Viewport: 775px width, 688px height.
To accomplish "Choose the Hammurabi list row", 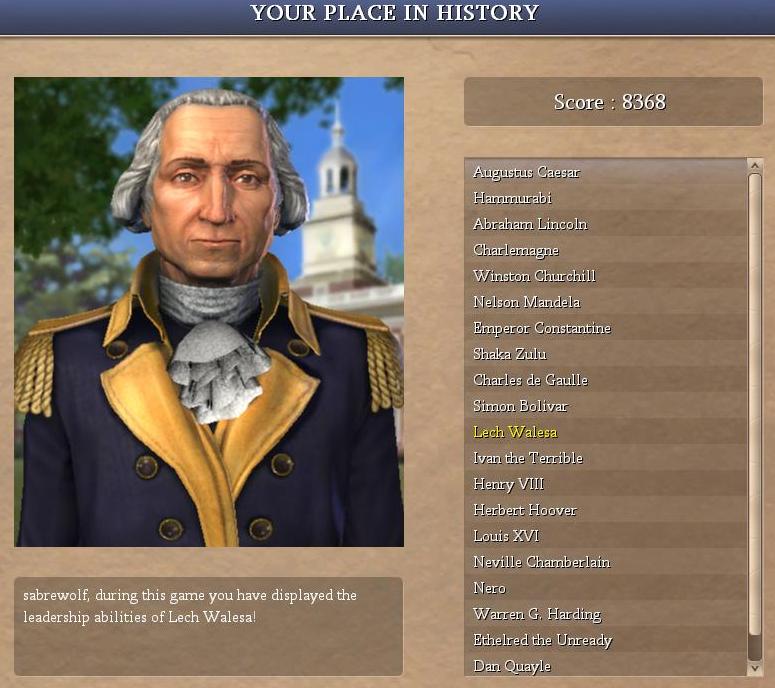I will [x=512, y=198].
